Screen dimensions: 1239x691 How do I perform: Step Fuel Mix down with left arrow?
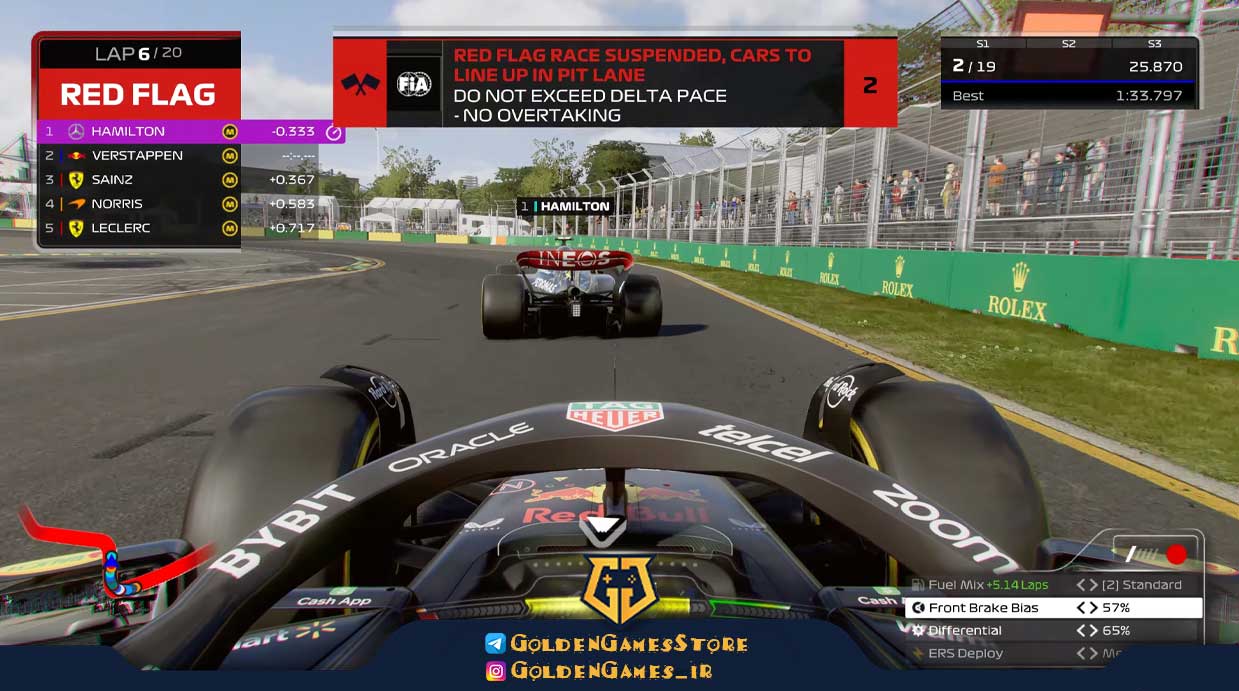[x=1080, y=585]
